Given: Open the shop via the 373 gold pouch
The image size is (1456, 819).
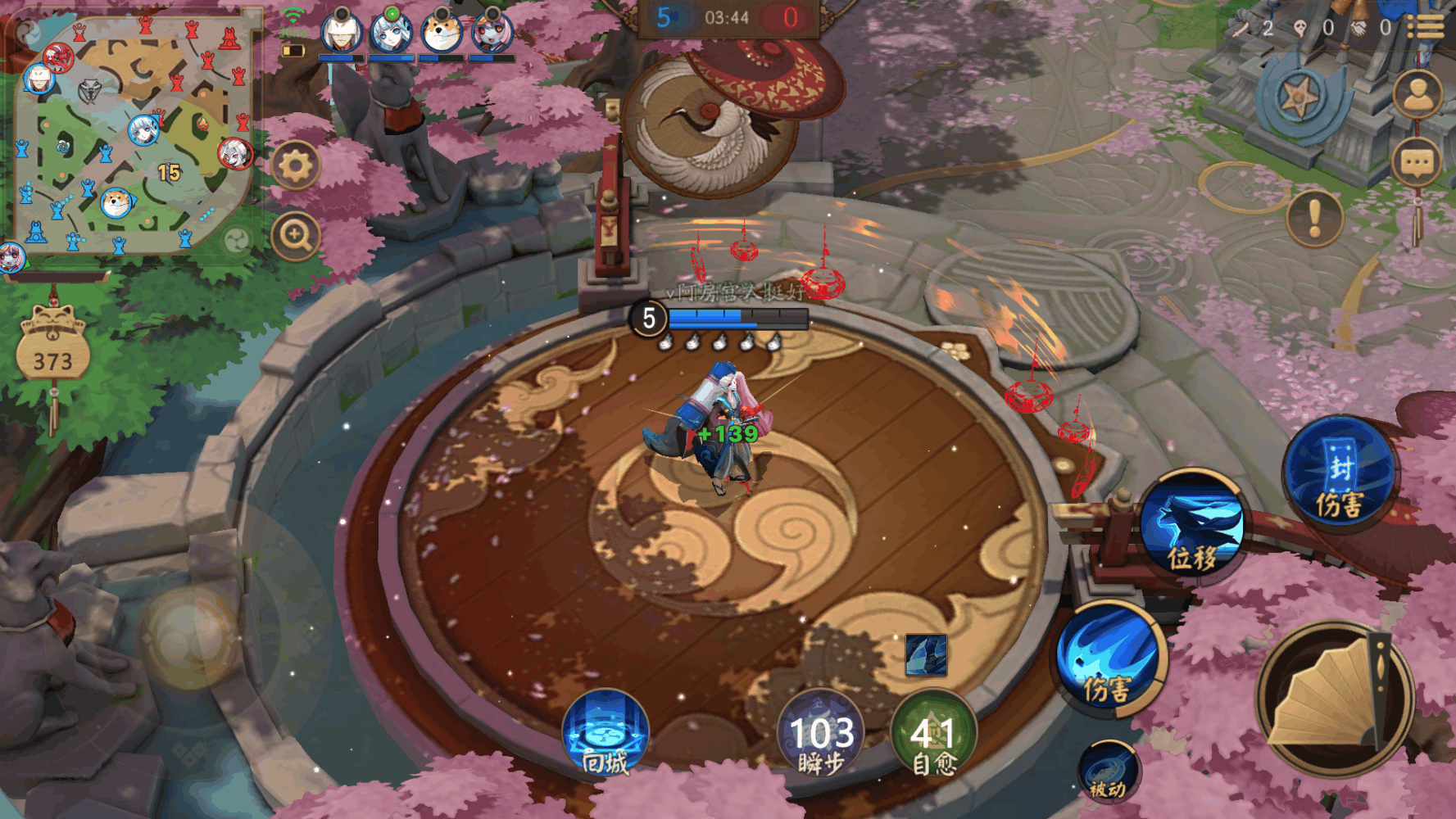Looking at the screenshot, I should point(53,352).
